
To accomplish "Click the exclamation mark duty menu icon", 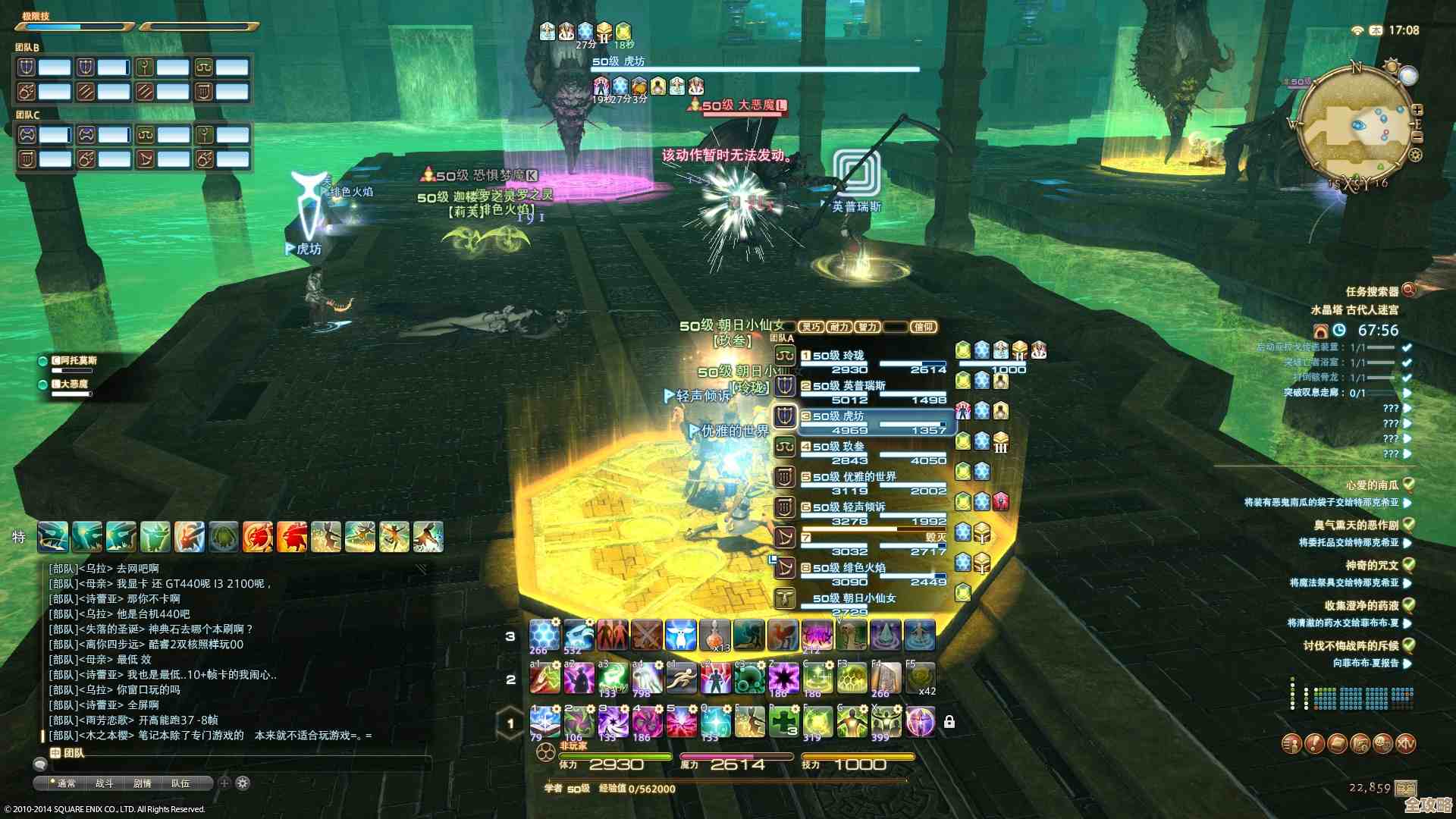I will (1314, 744).
